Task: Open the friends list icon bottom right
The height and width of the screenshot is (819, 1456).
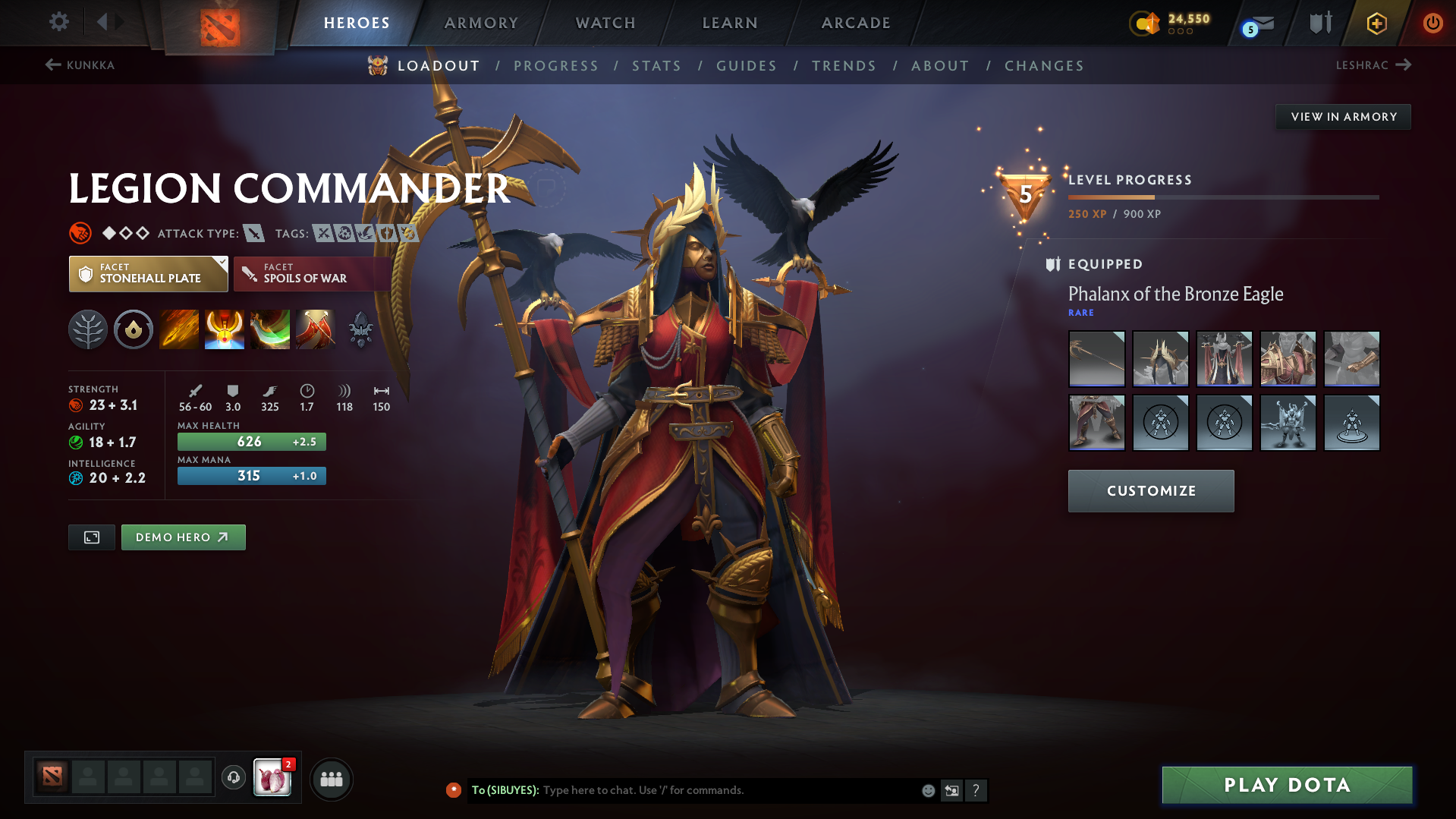Action: point(332,779)
